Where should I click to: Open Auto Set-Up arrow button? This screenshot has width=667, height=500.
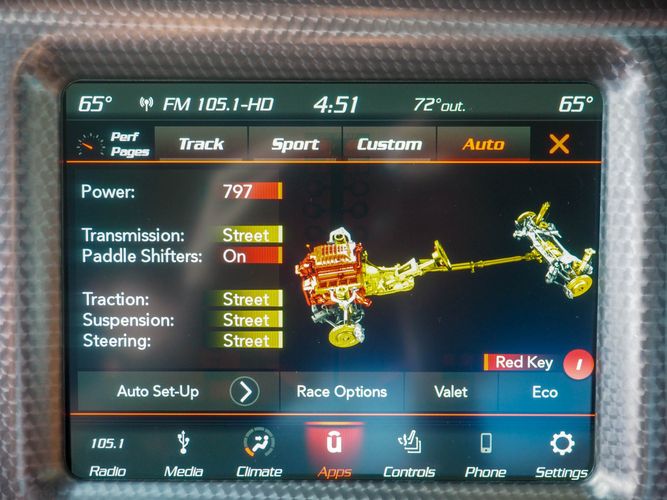point(244,391)
